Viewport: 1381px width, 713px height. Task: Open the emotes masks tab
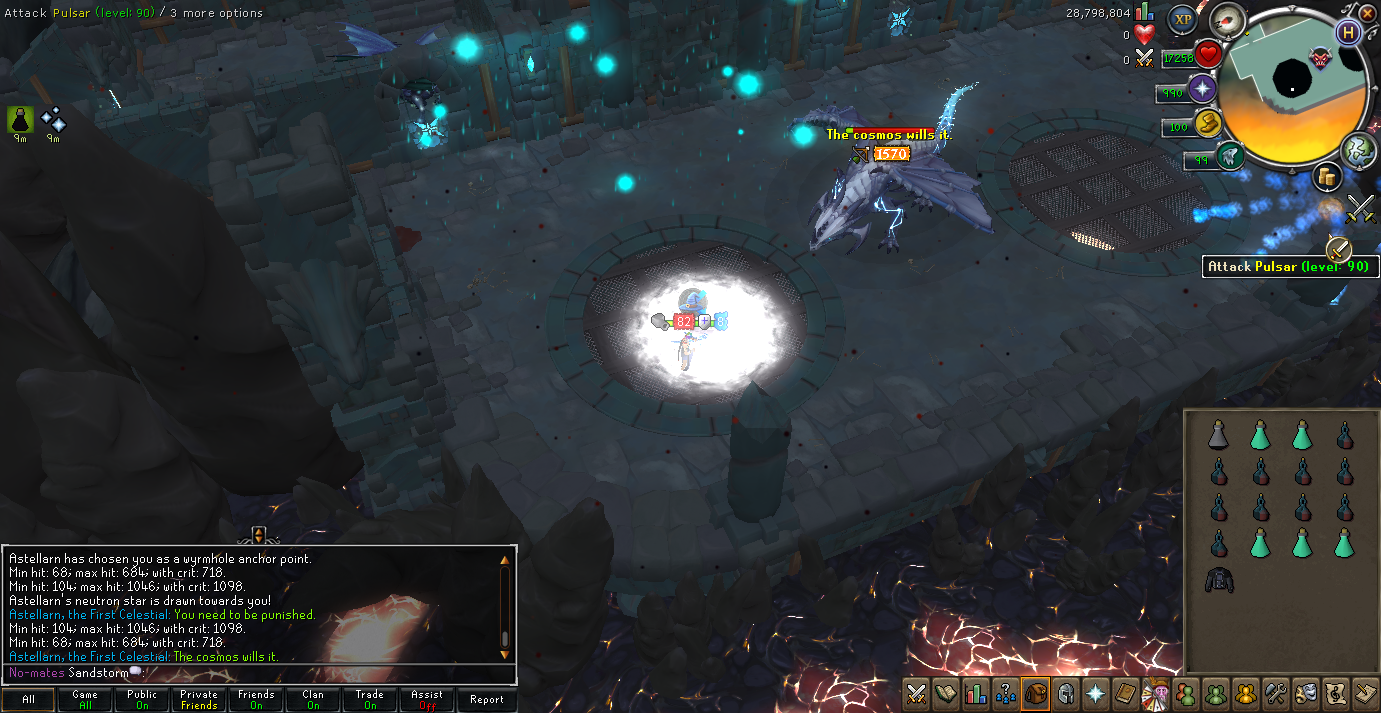1305,693
